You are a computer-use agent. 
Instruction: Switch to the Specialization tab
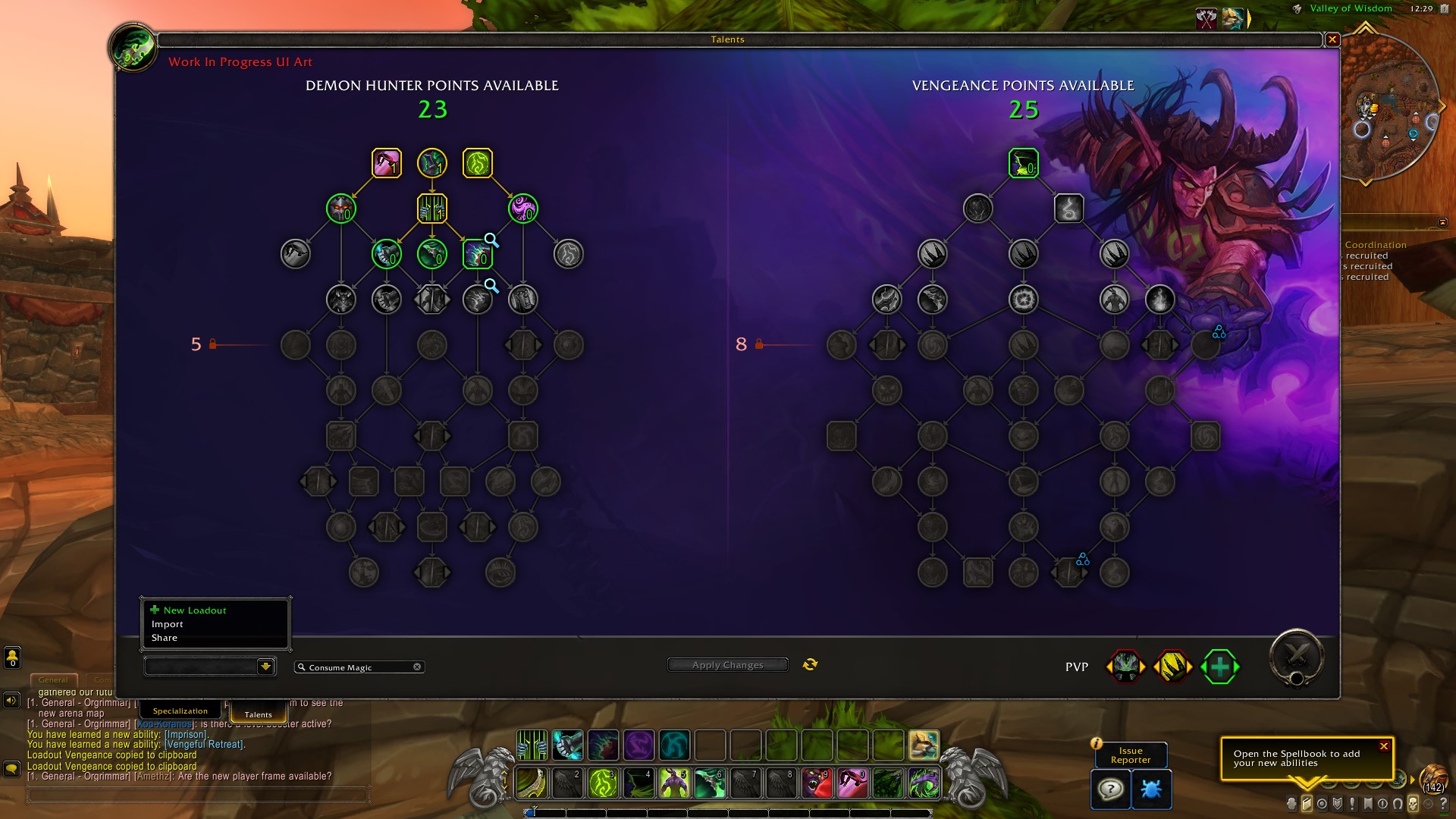click(180, 711)
